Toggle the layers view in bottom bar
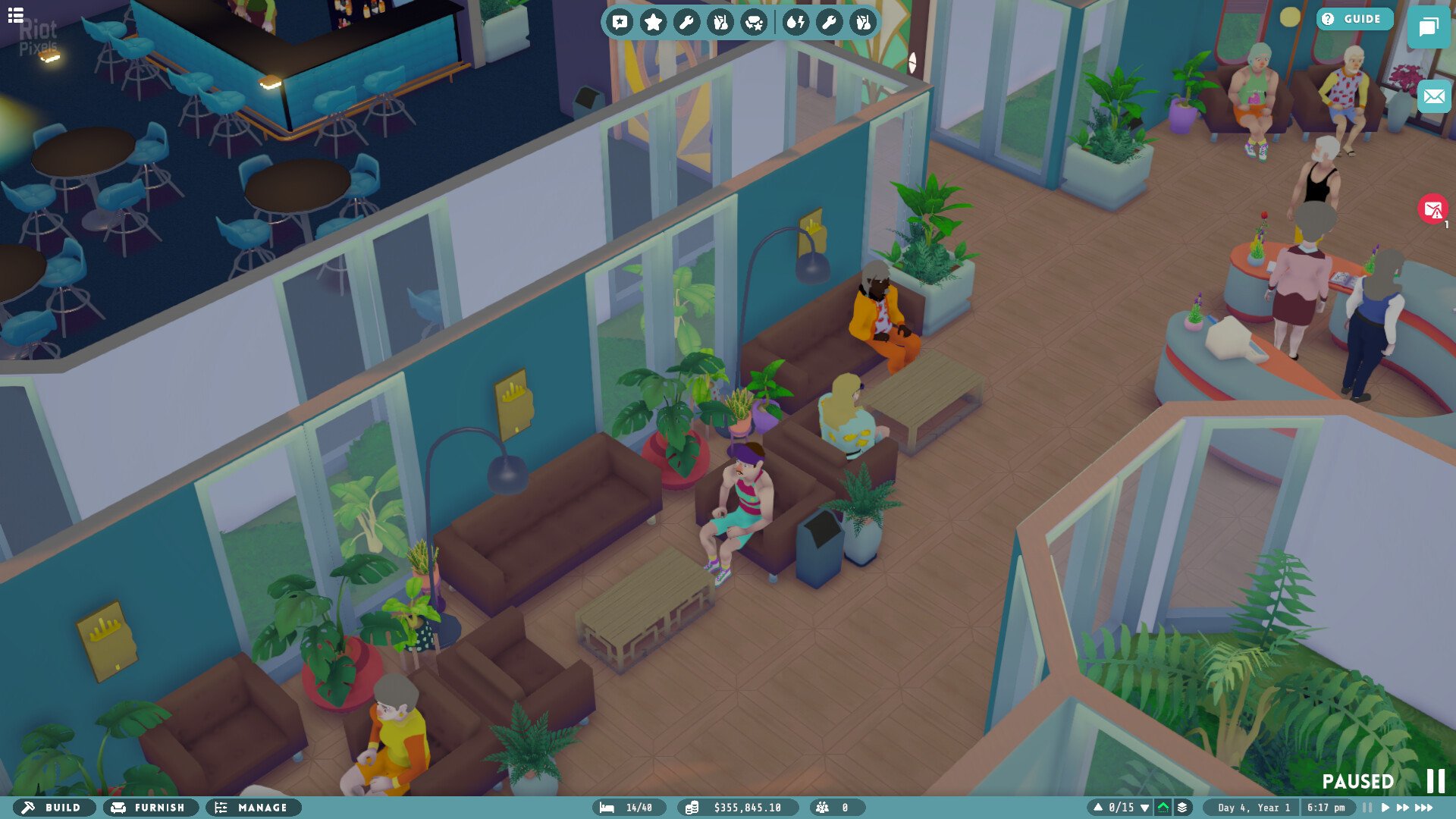The width and height of the screenshot is (1456, 819). [x=1181, y=808]
